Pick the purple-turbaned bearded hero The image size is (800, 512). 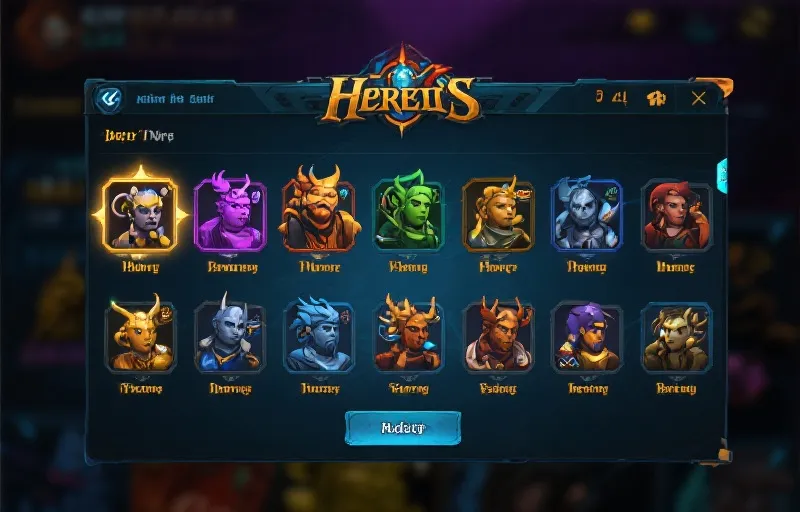pyautogui.click(x=587, y=337)
